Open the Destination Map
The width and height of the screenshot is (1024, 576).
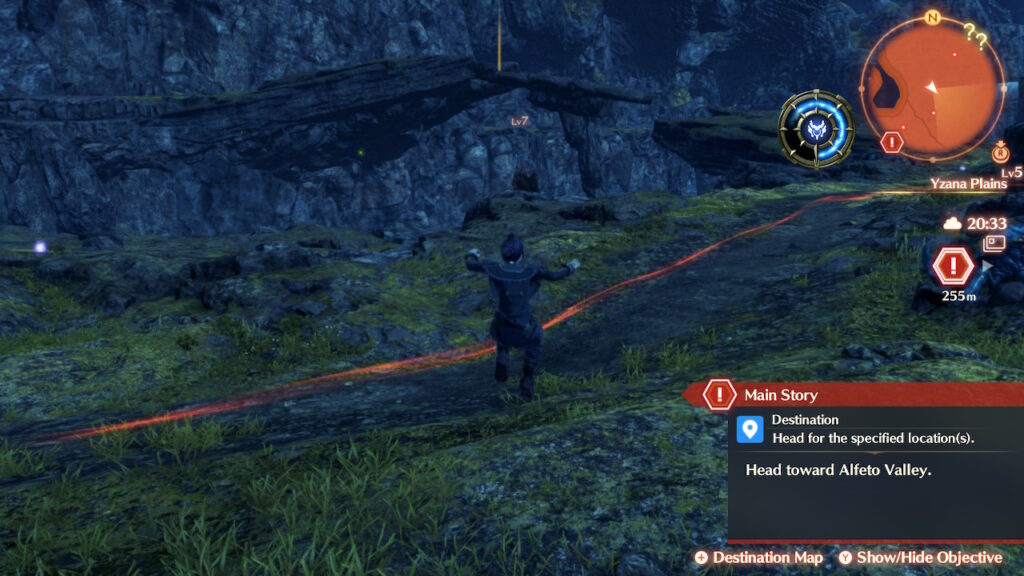click(759, 557)
